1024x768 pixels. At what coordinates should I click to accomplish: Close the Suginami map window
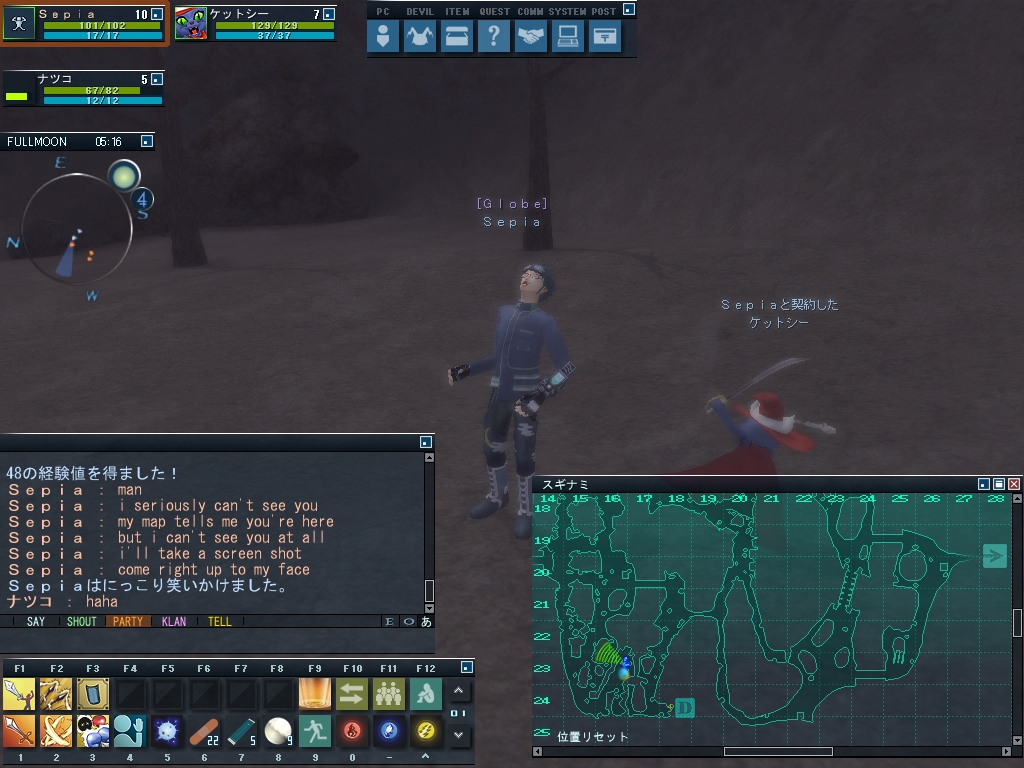1014,484
